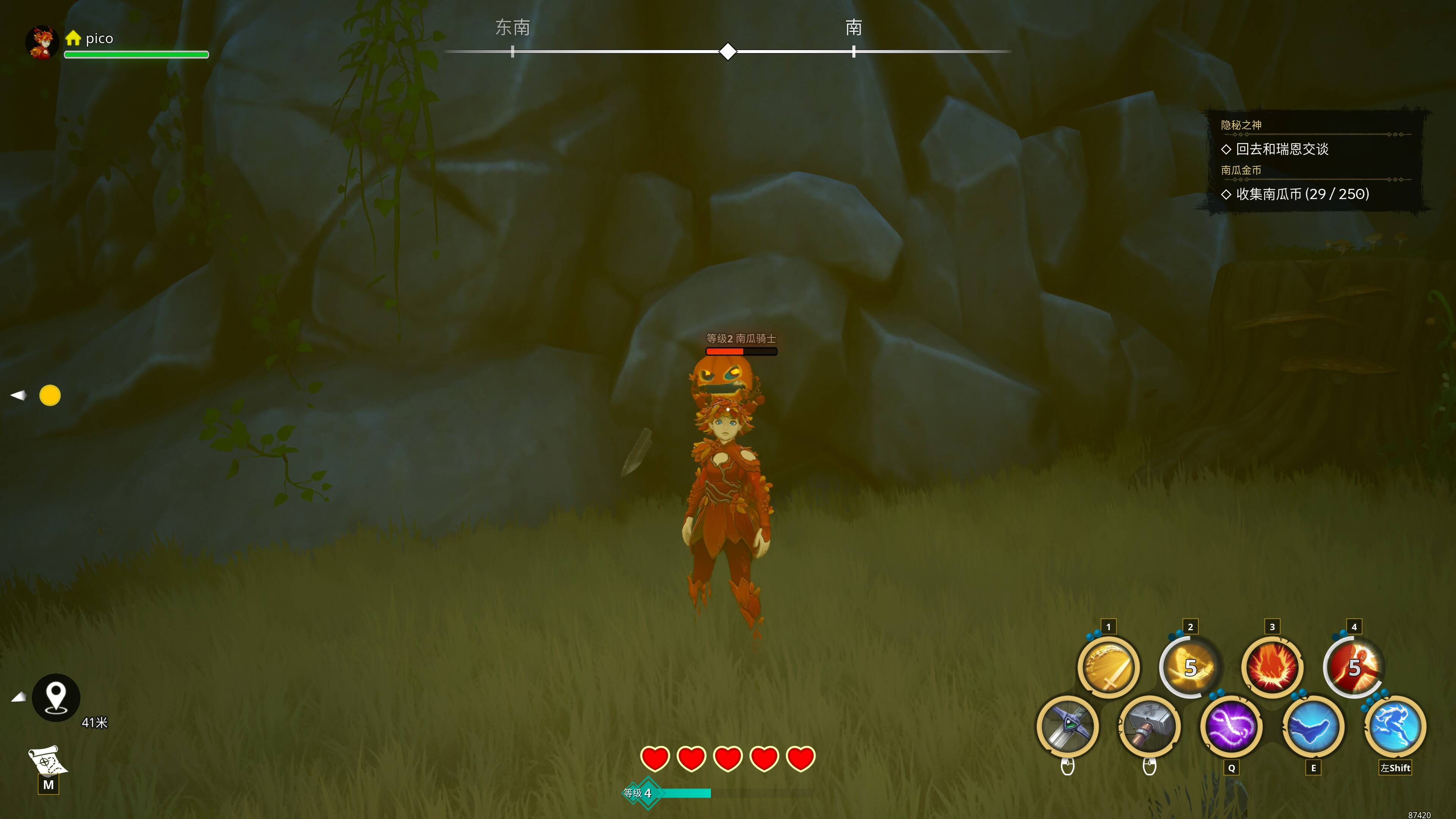The height and width of the screenshot is (819, 1456).
Task: Select the yellow circle offscreen marker
Action: pyautogui.click(x=50, y=395)
